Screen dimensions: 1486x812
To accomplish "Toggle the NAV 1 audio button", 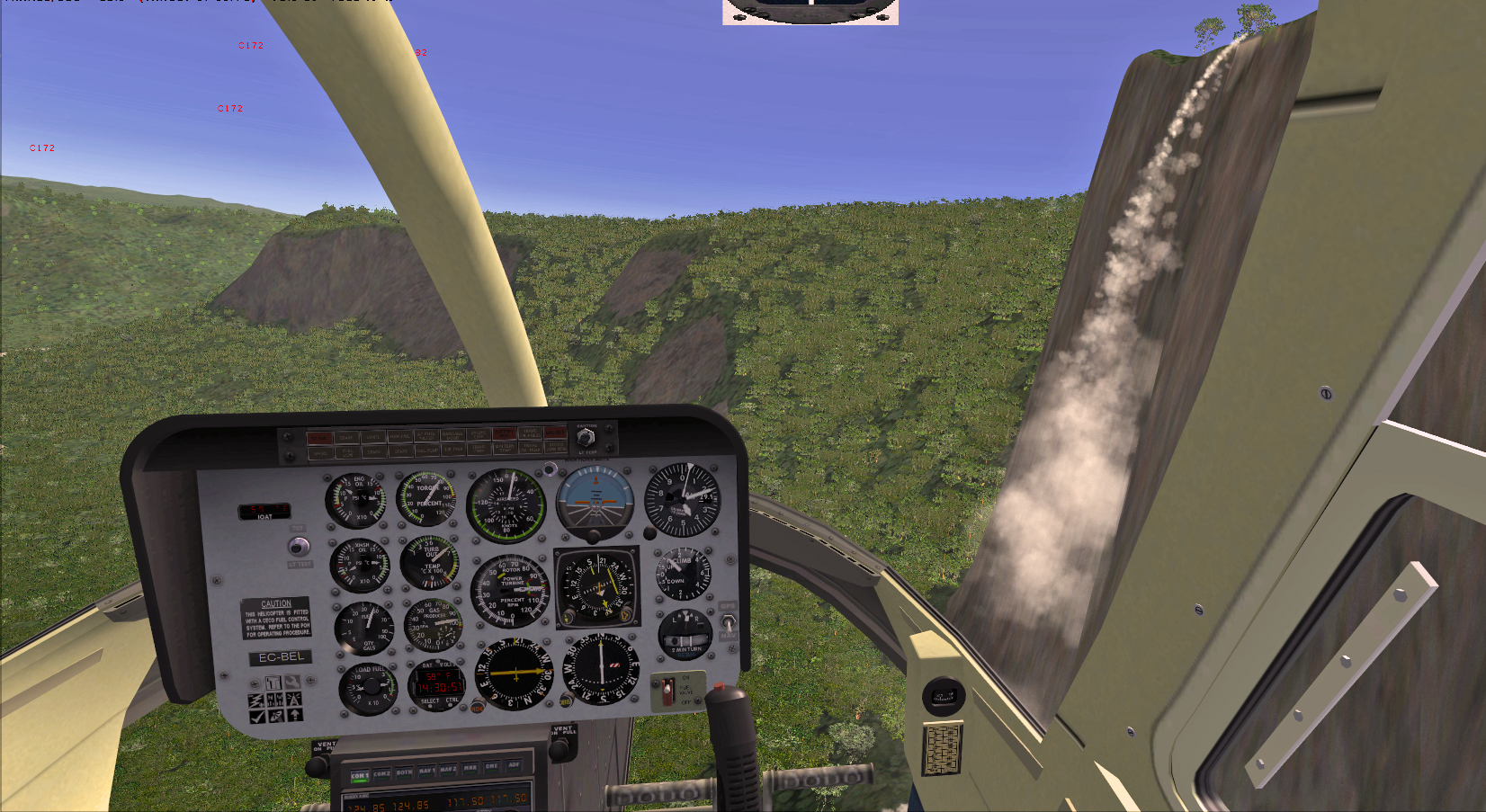I will (x=426, y=772).
